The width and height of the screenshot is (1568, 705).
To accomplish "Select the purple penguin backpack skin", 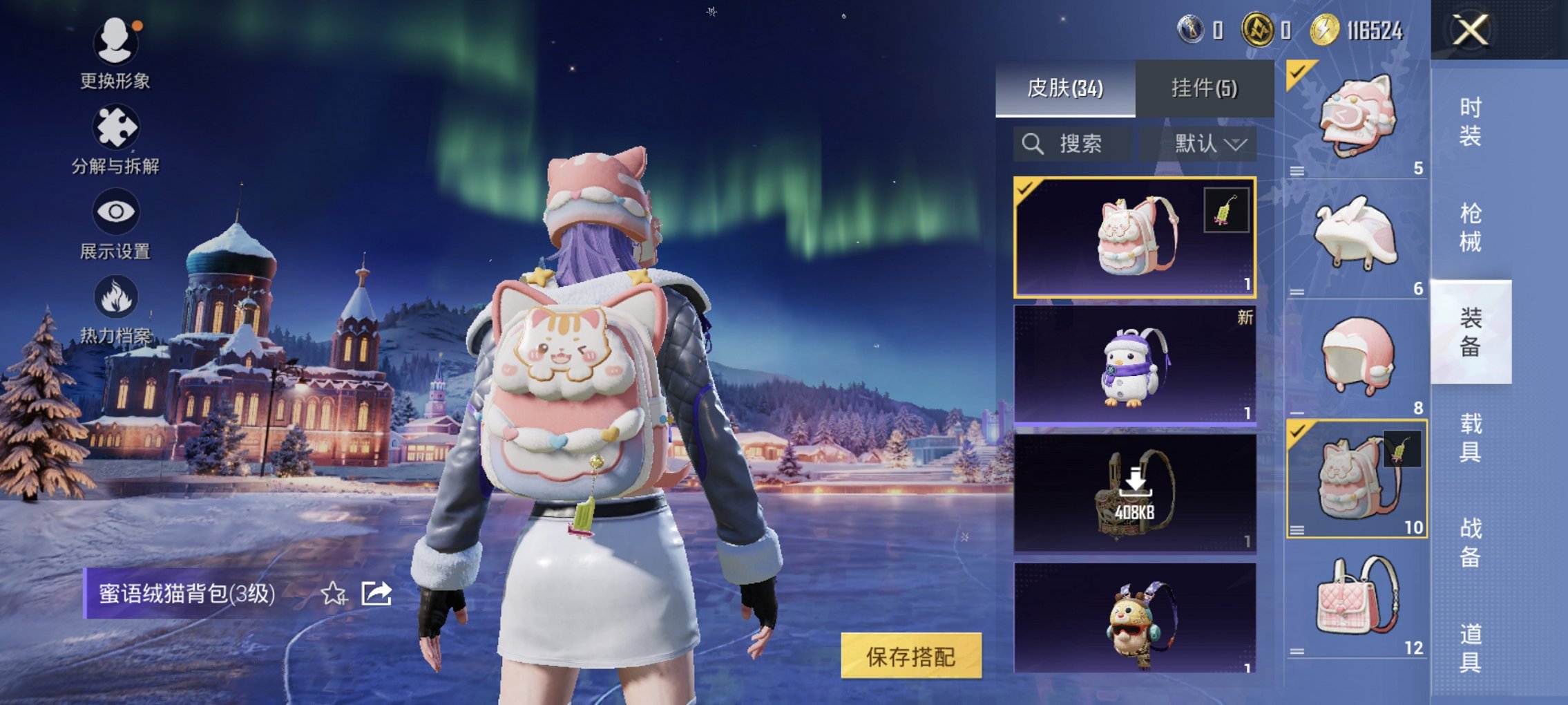I will [1134, 364].
